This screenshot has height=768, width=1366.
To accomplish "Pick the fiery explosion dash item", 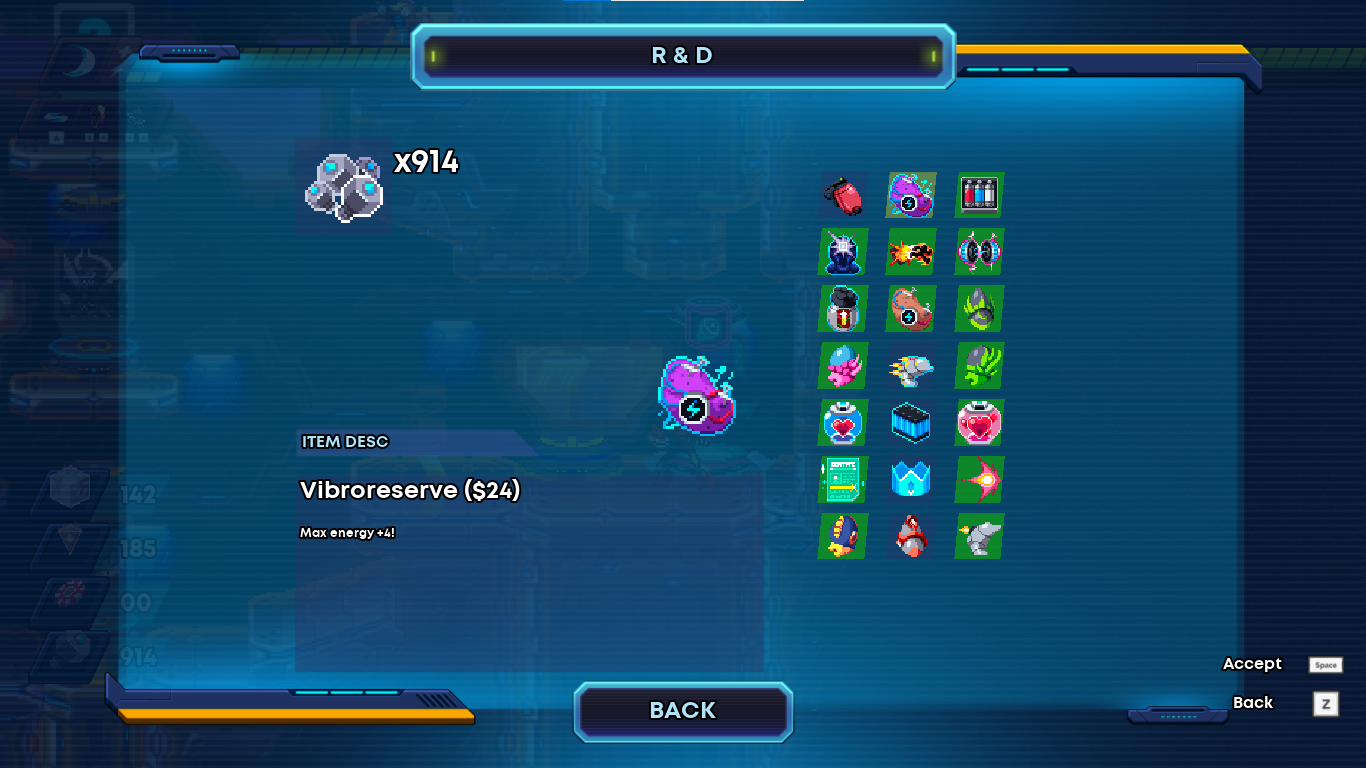I will pos(911,251).
